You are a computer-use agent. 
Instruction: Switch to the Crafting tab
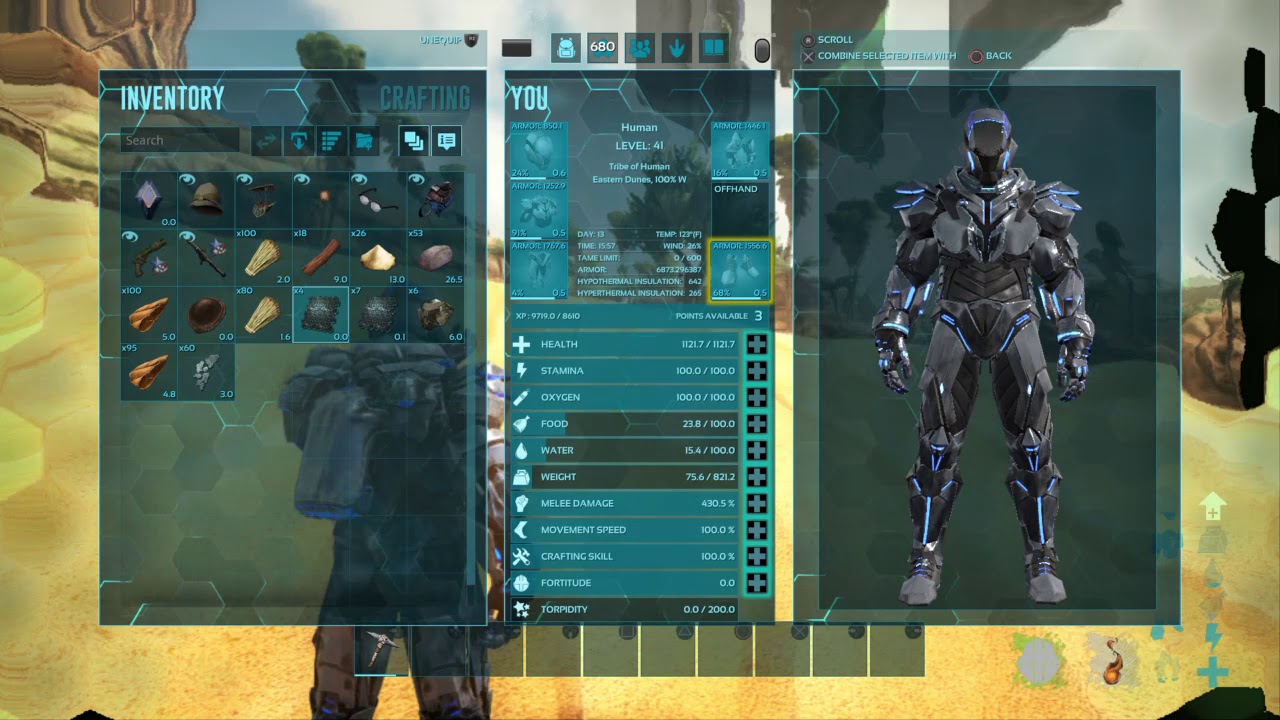point(424,98)
